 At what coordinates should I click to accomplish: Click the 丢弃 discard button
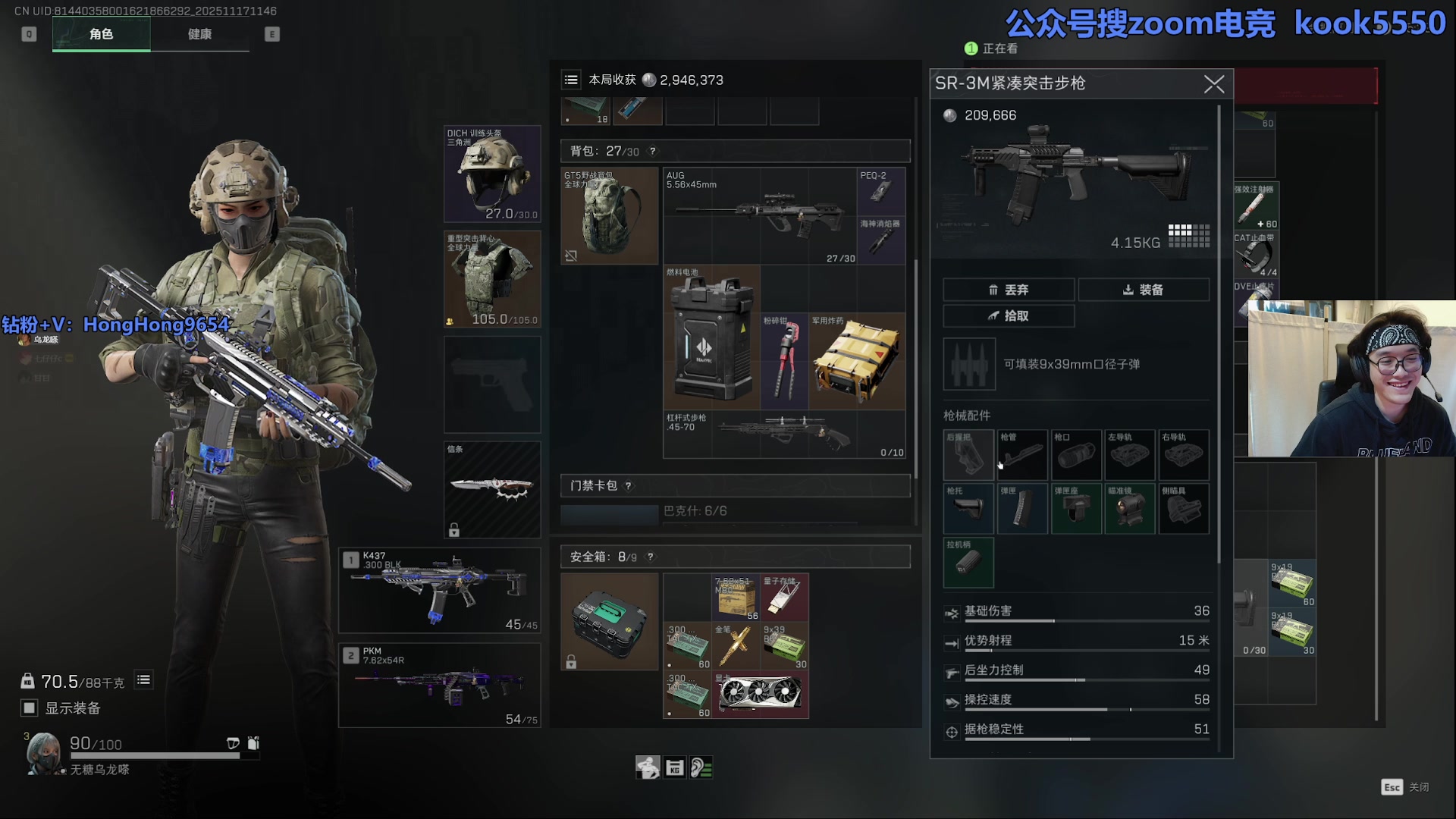1008,290
